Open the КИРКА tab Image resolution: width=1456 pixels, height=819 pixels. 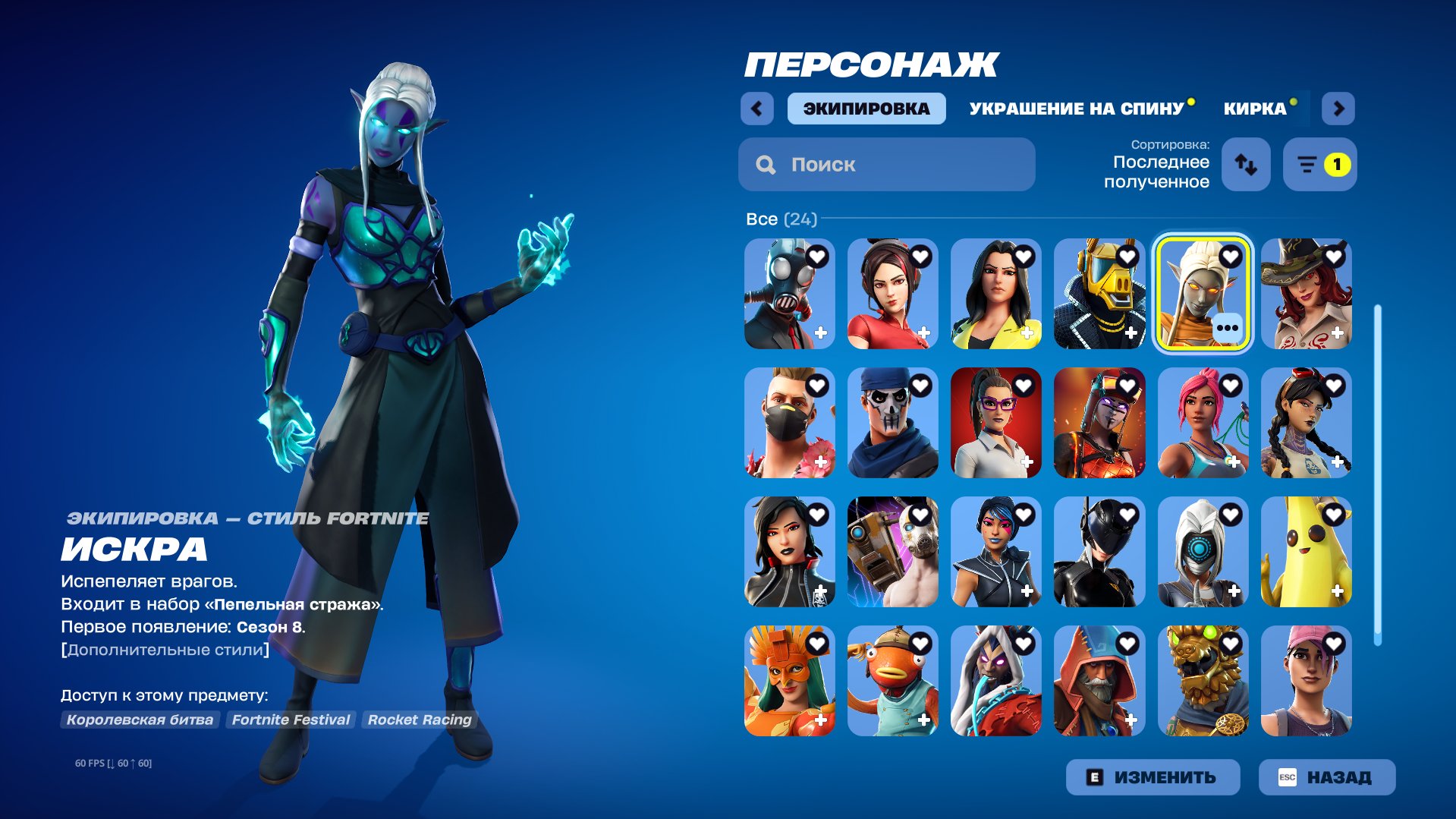click(x=1254, y=108)
